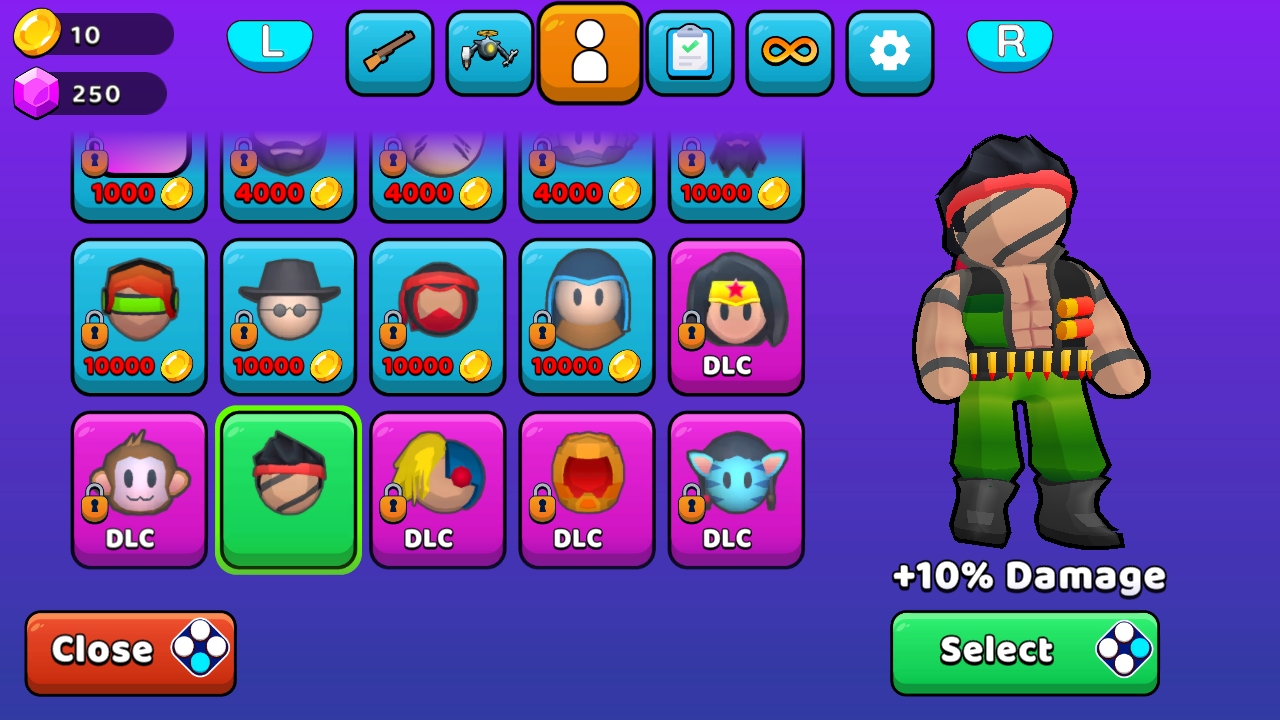
Task: Select the Wonder Woman DLC character
Action: (736, 315)
